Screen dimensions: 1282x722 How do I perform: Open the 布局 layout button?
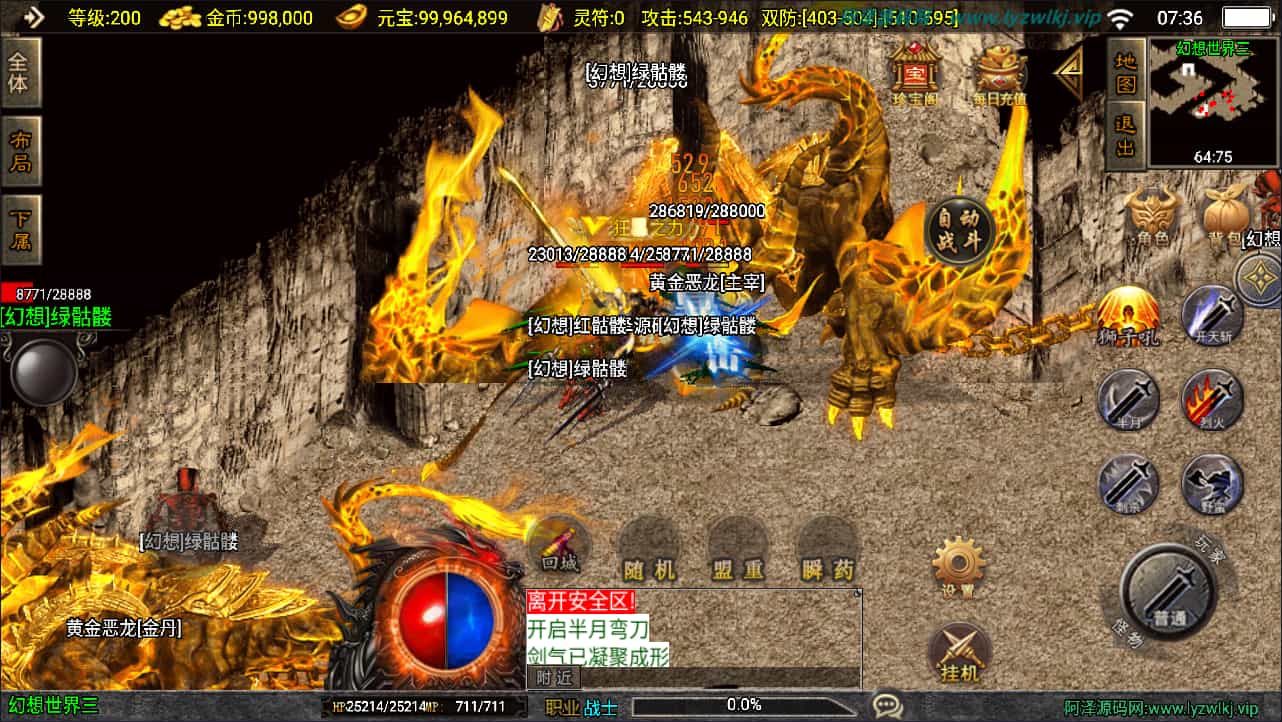pyautogui.click(x=20, y=152)
